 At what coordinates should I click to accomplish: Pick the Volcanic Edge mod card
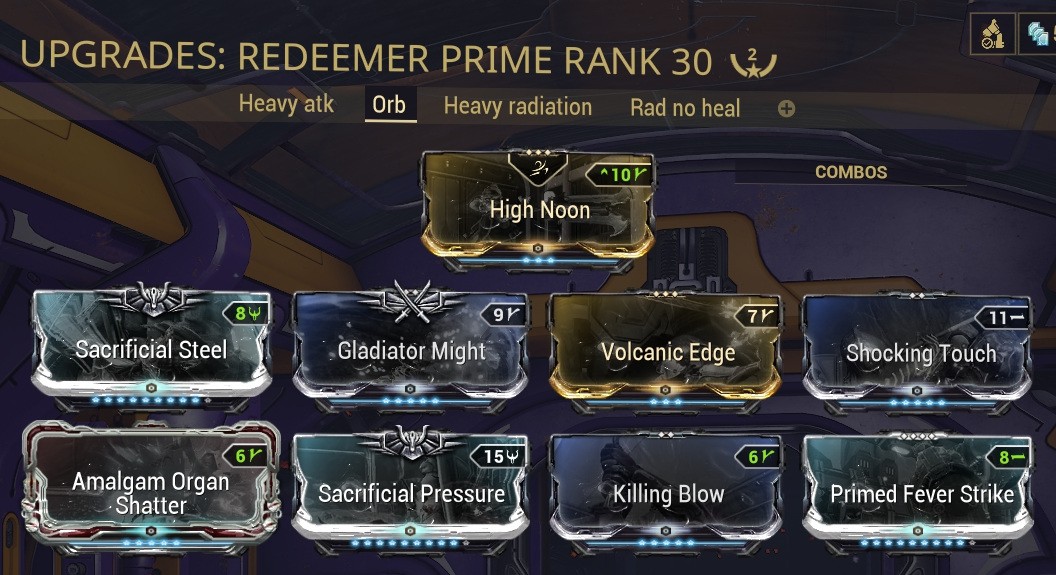(667, 351)
